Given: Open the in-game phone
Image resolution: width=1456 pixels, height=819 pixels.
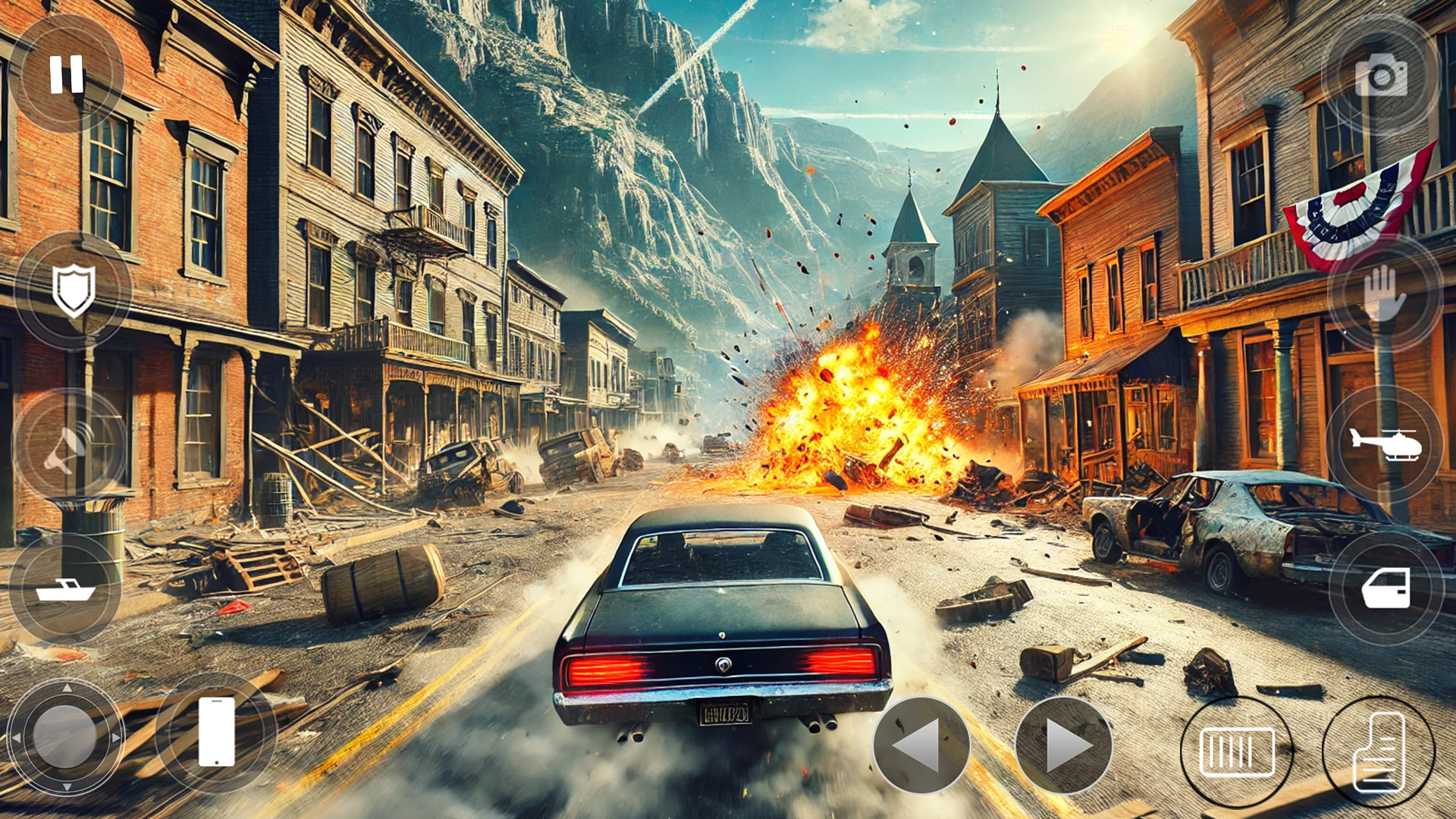Looking at the screenshot, I should pyautogui.click(x=216, y=732).
